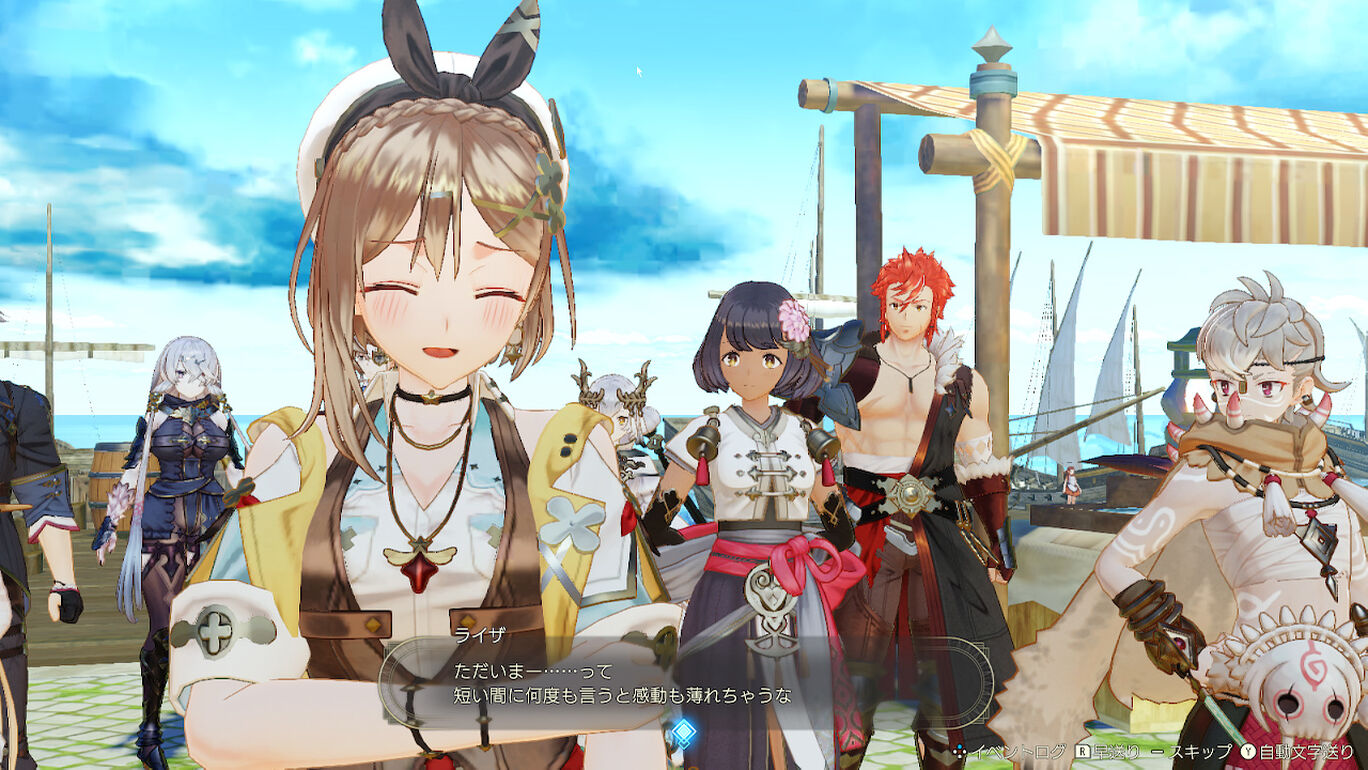
Task: Click the blue diamond continue indicator
Action: pos(683,733)
